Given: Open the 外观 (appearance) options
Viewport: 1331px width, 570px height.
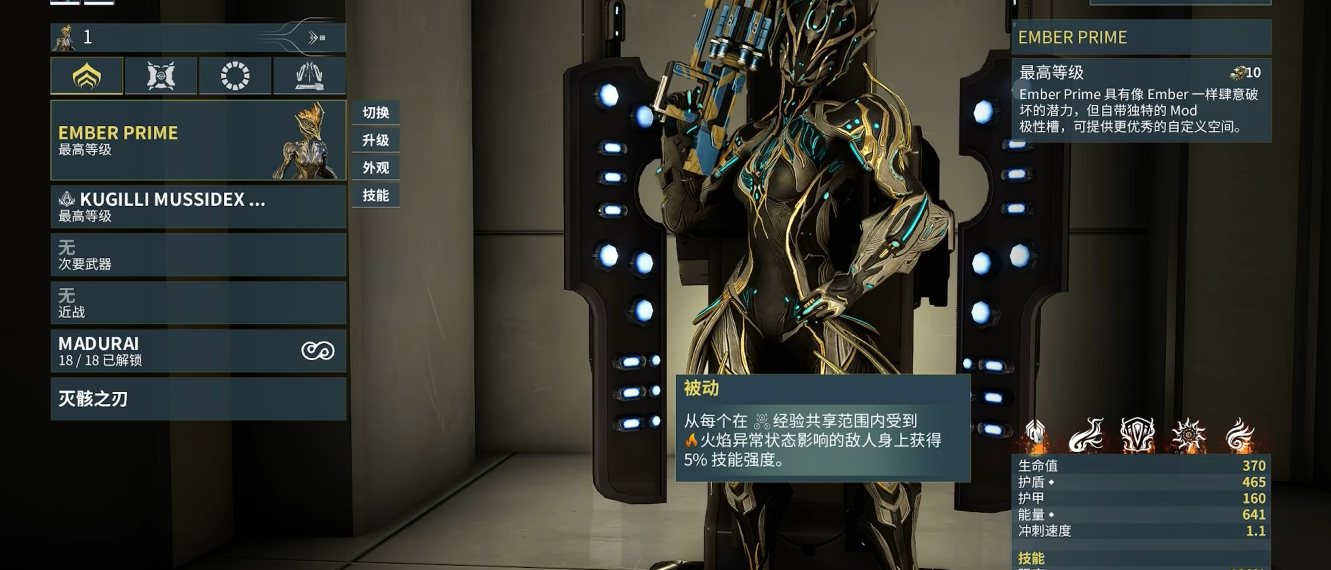Looking at the screenshot, I should click(x=376, y=168).
